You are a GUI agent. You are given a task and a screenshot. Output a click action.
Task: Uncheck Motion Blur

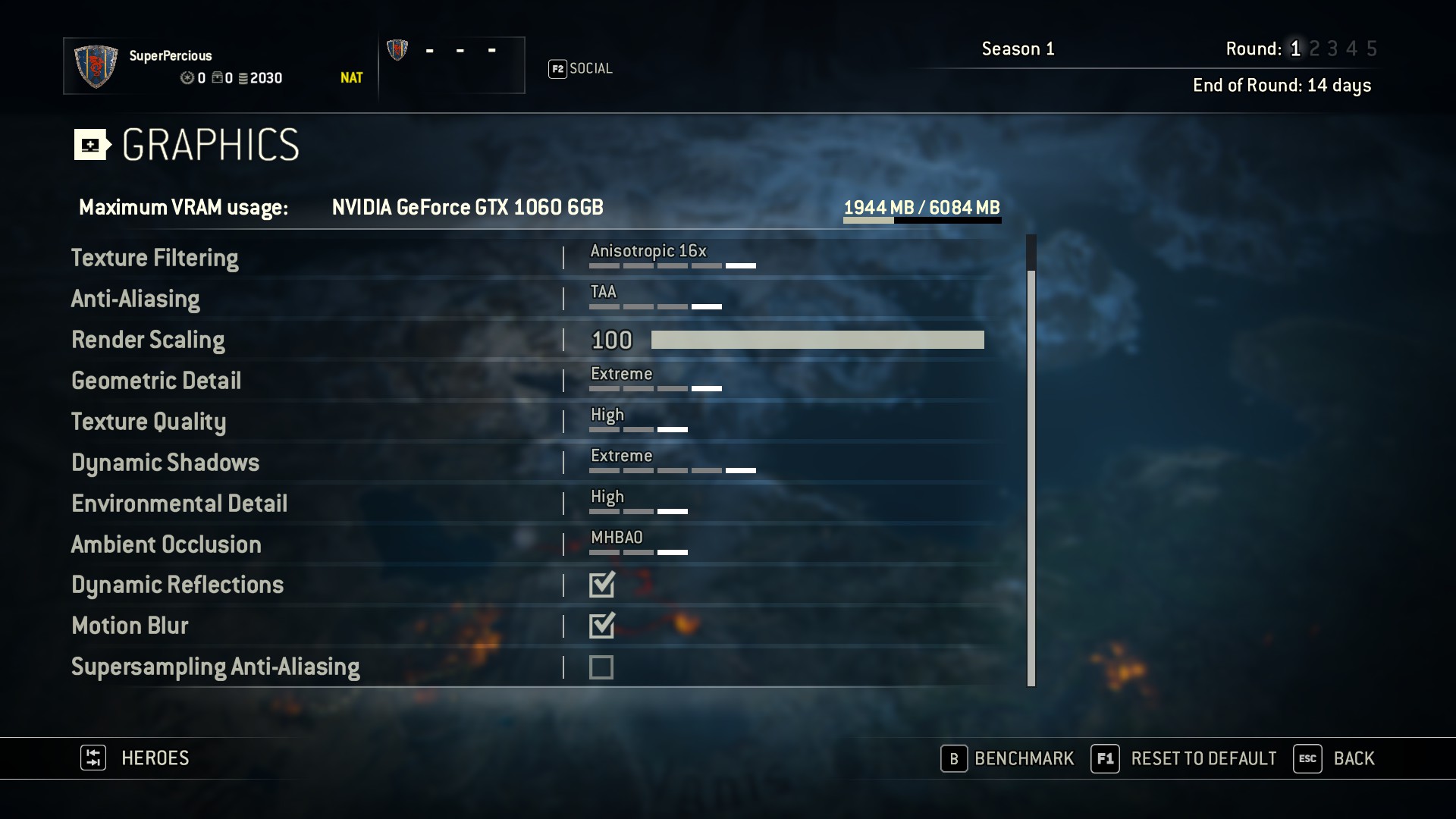[601, 626]
